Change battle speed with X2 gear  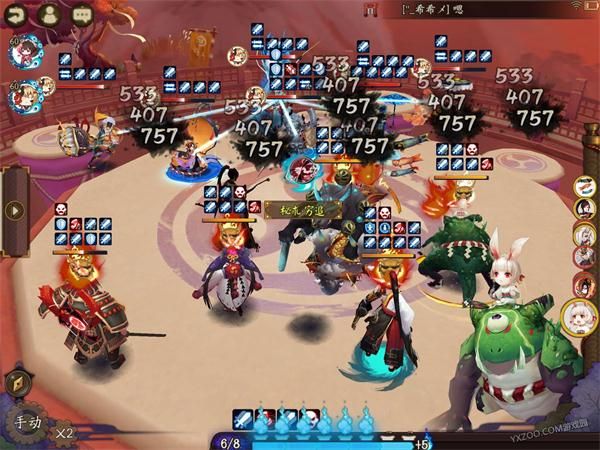(x=65, y=433)
